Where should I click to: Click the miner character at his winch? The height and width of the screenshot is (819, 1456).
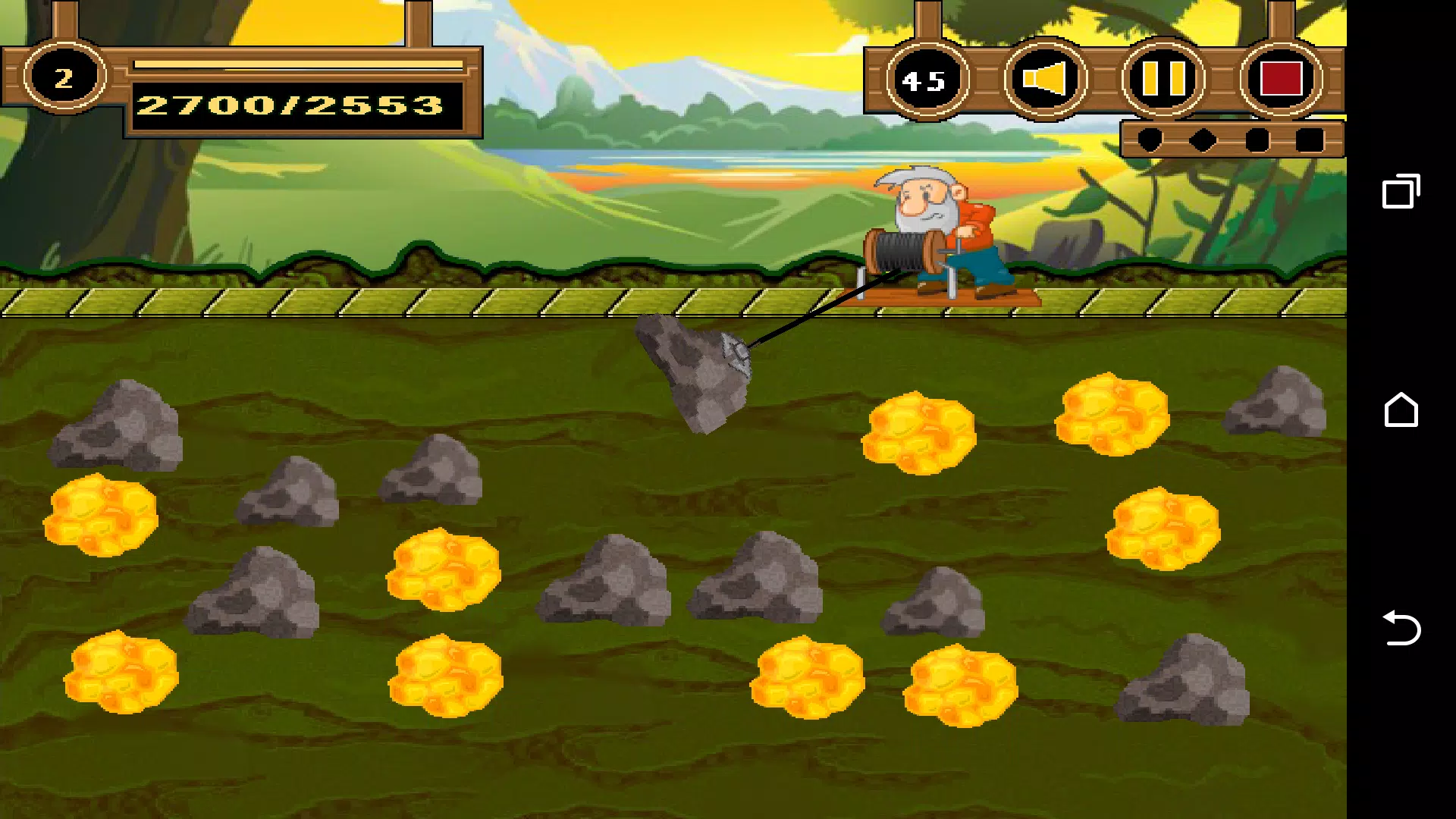(940, 227)
